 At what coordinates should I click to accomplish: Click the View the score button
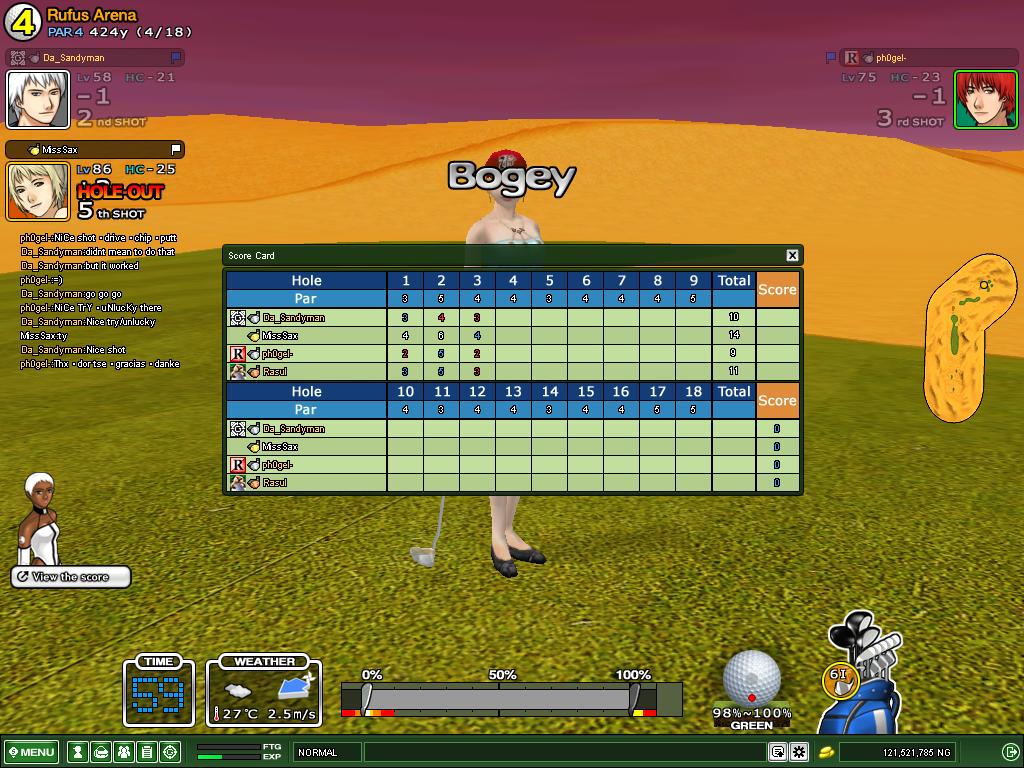[x=71, y=577]
